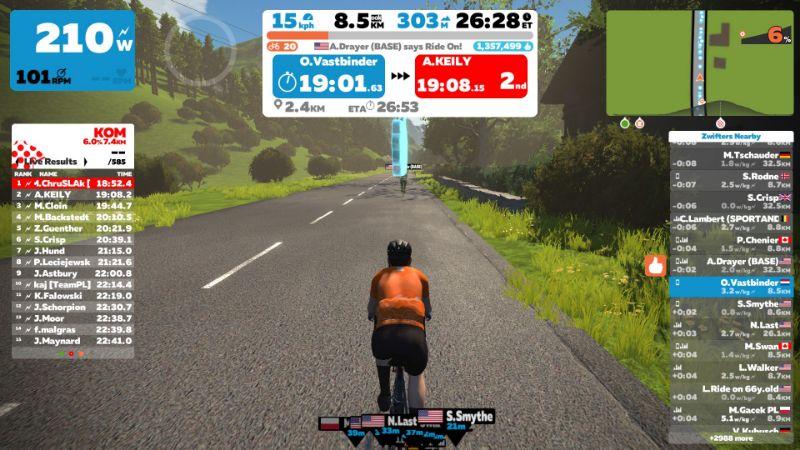This screenshot has height=450, width=800.
Task: Show the '+2988 more' riders entry
Action: tap(730, 438)
